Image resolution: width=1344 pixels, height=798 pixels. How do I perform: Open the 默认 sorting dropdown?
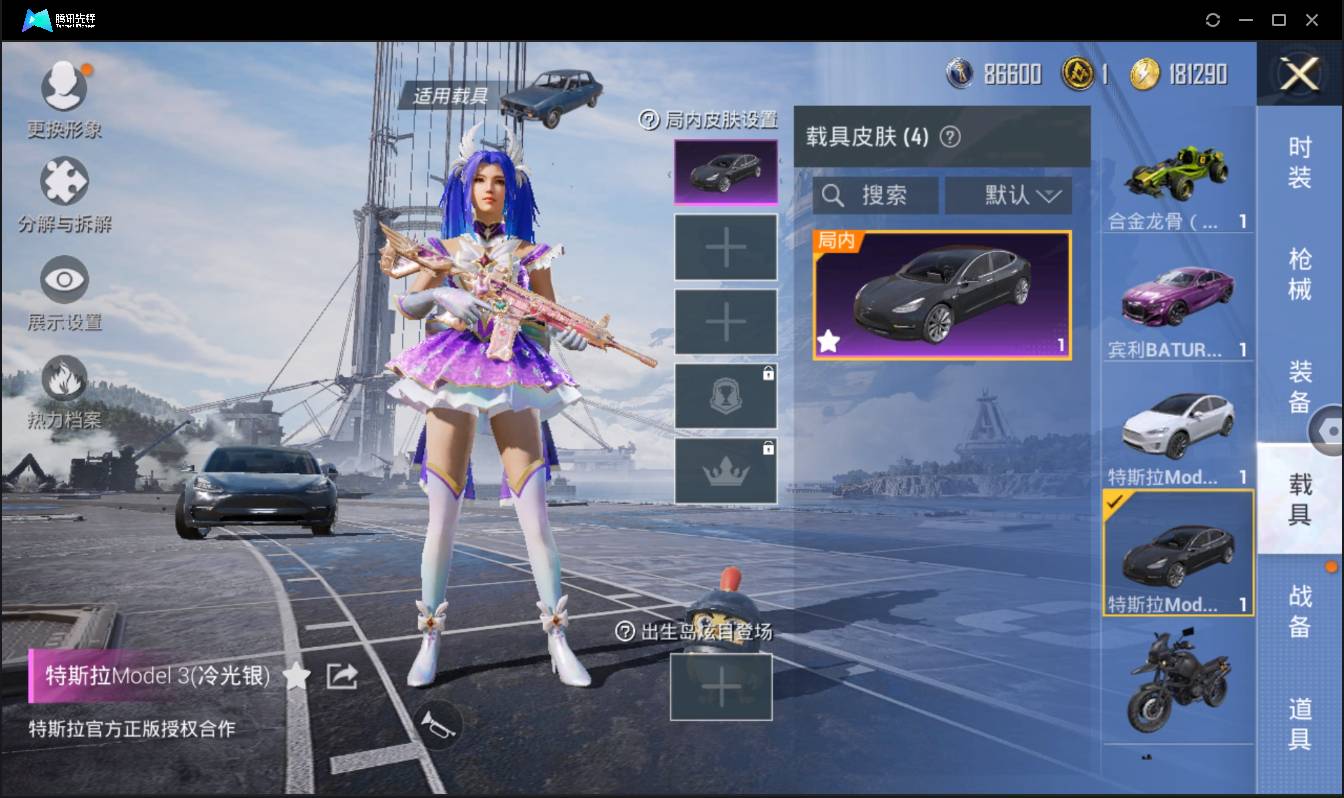1008,195
